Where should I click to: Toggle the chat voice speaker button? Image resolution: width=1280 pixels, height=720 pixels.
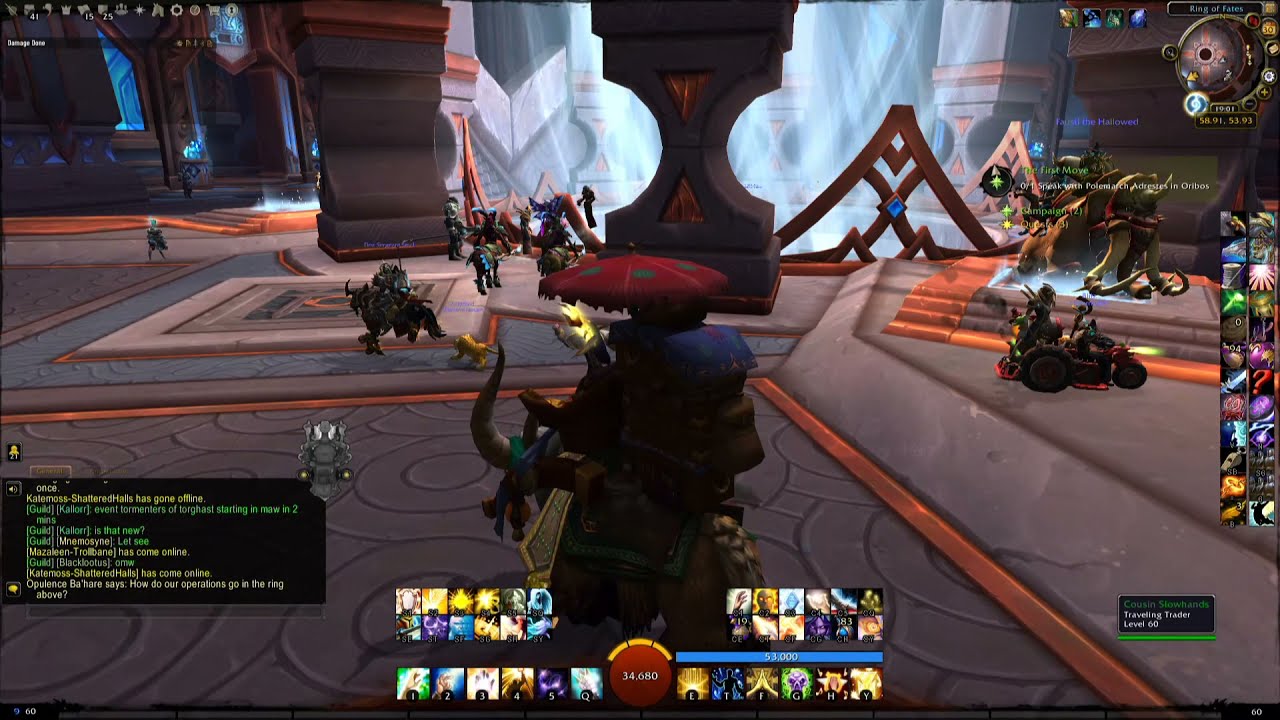coord(13,489)
